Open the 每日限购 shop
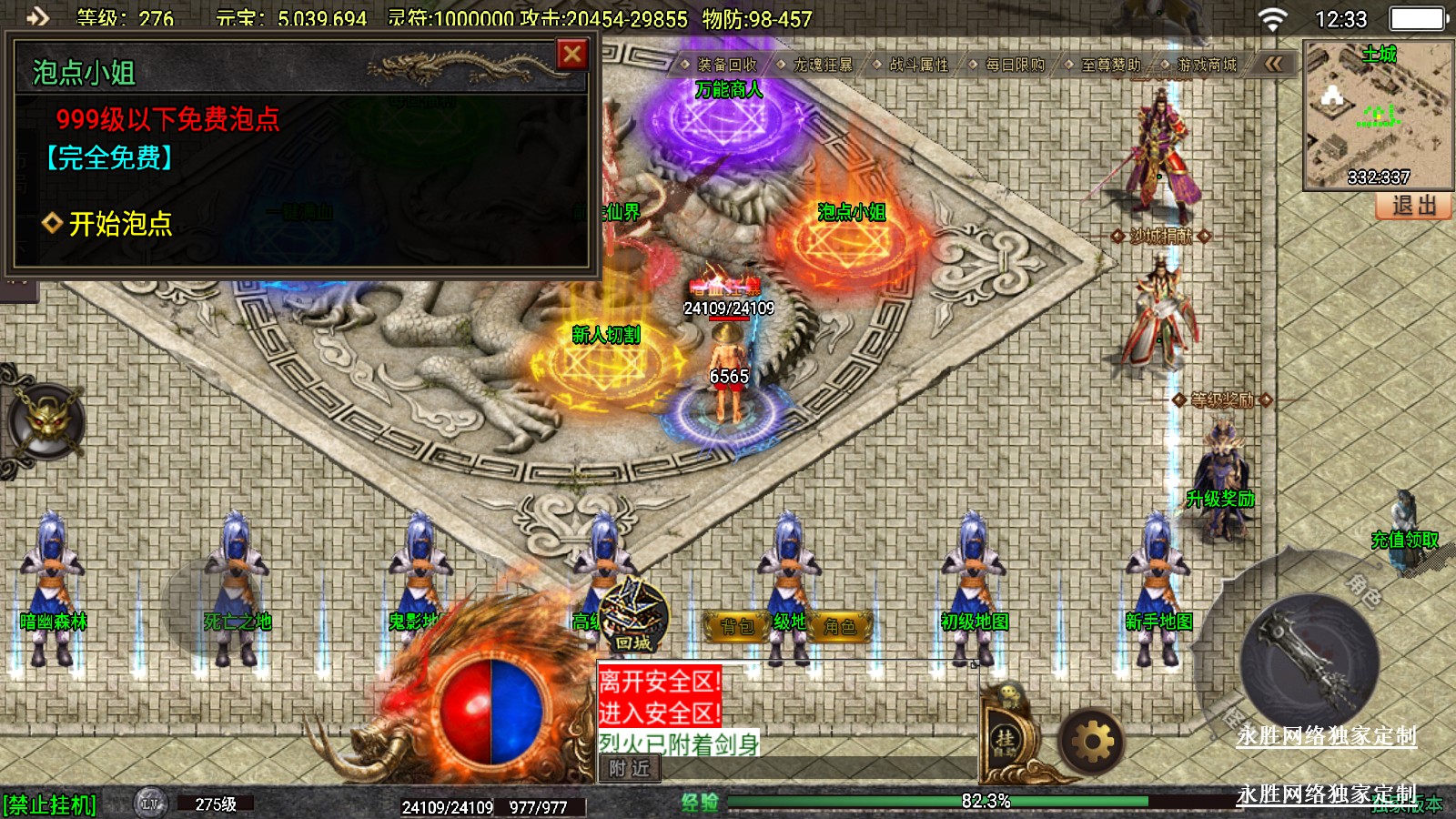The height and width of the screenshot is (819, 1456). coord(1015,65)
